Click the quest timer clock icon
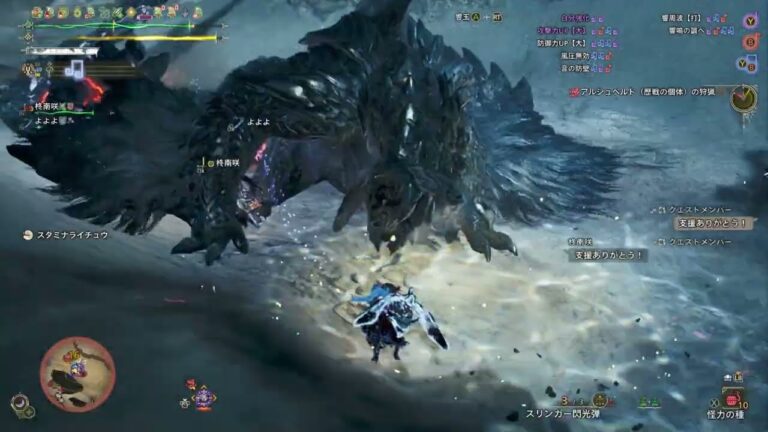This screenshot has height=432, width=768. tap(742, 98)
